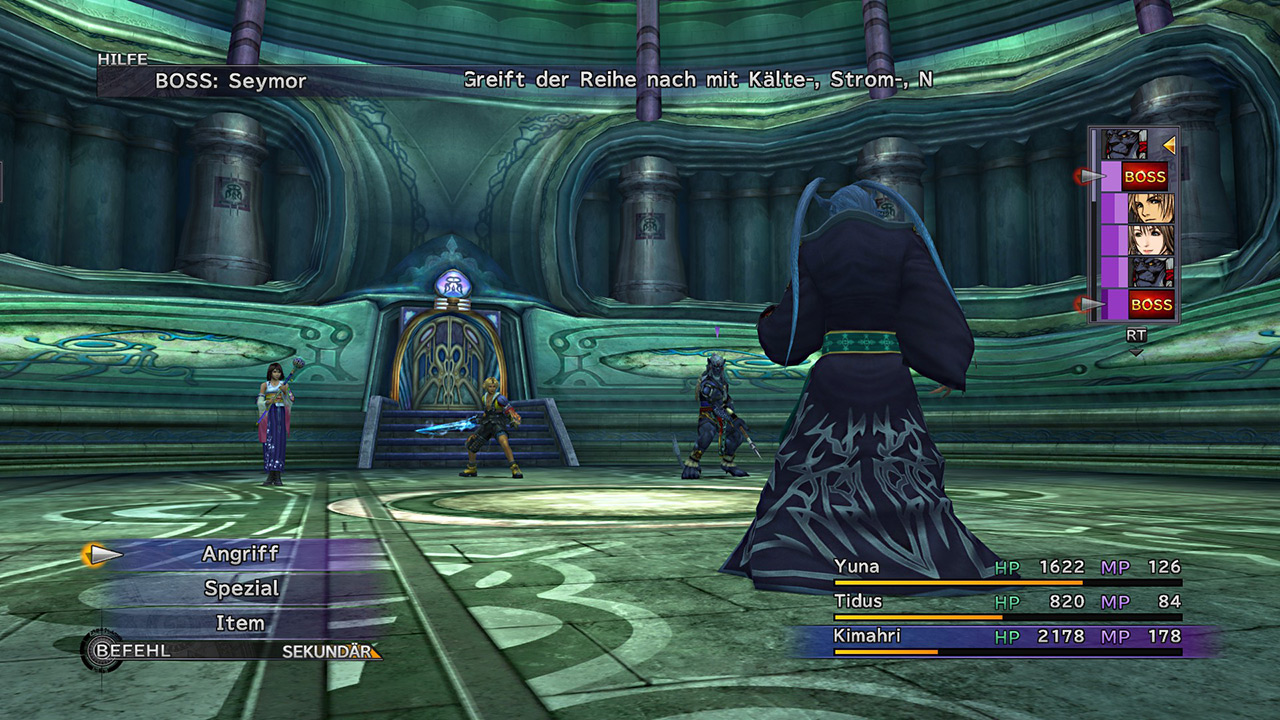Select Yuna's row in the party status
Viewport: 1280px width, 720px height.
(x=1007, y=569)
